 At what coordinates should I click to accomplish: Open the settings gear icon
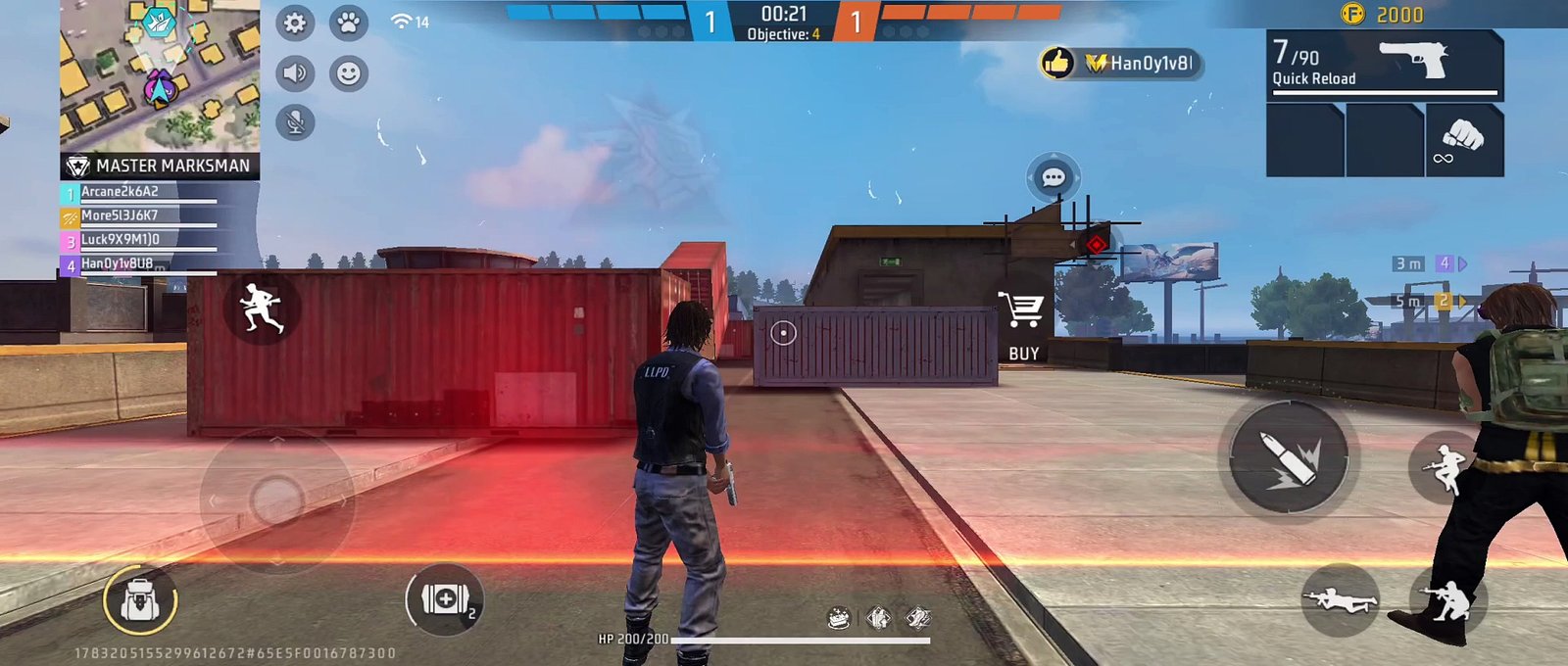[x=295, y=23]
